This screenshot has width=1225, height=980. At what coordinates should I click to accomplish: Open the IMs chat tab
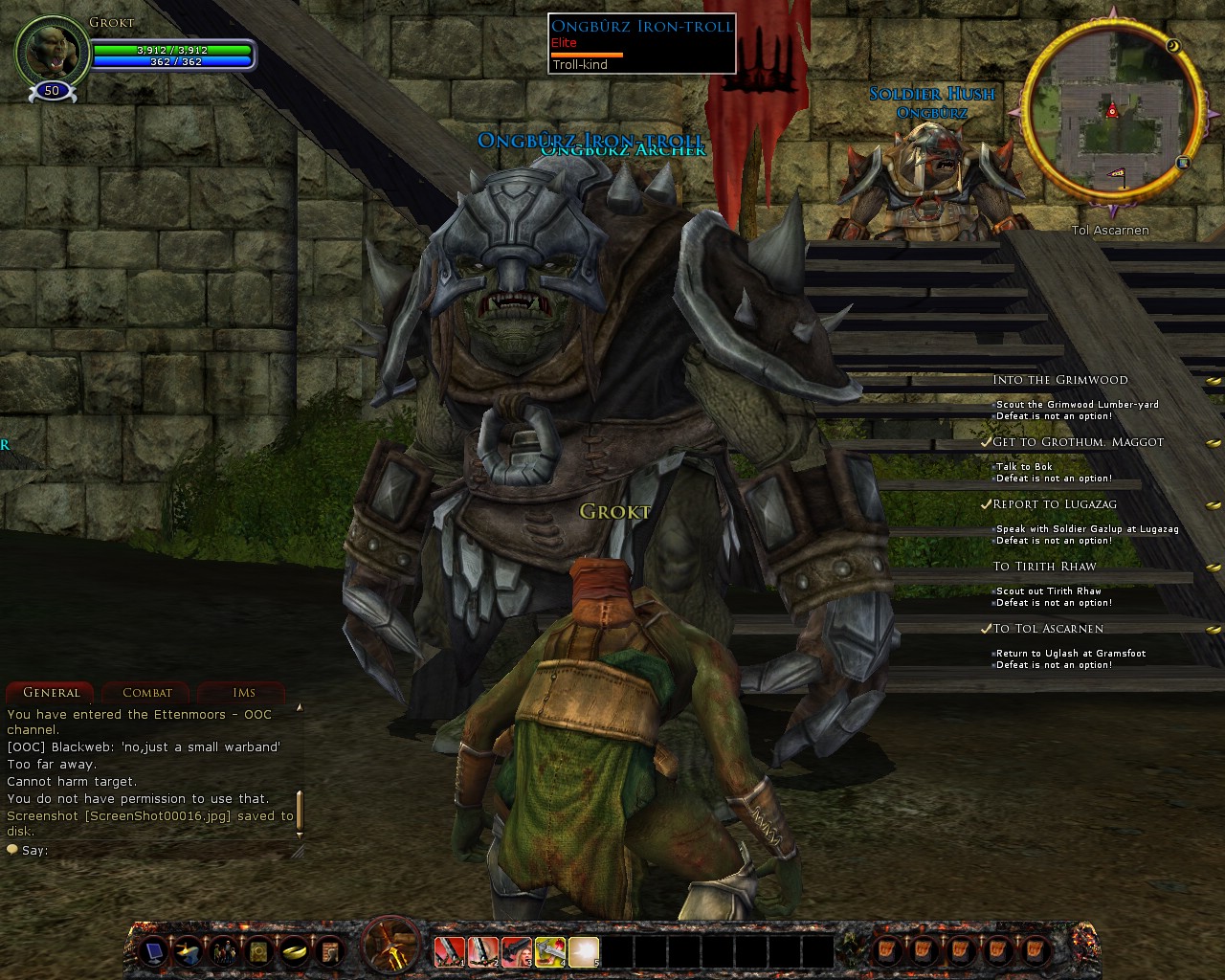tap(243, 692)
